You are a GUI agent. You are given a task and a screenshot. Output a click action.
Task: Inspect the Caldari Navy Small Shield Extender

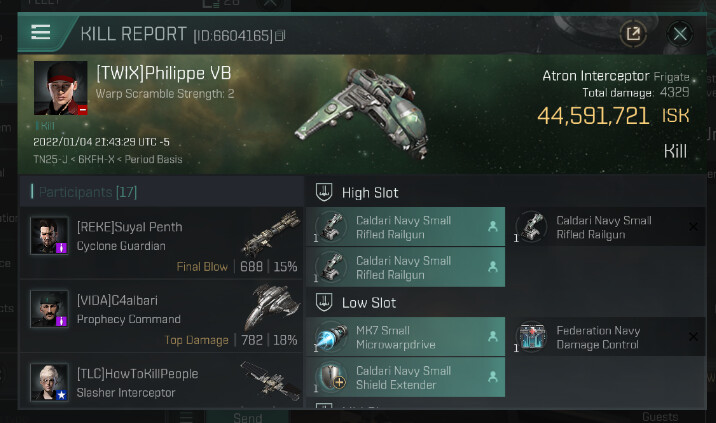click(404, 378)
